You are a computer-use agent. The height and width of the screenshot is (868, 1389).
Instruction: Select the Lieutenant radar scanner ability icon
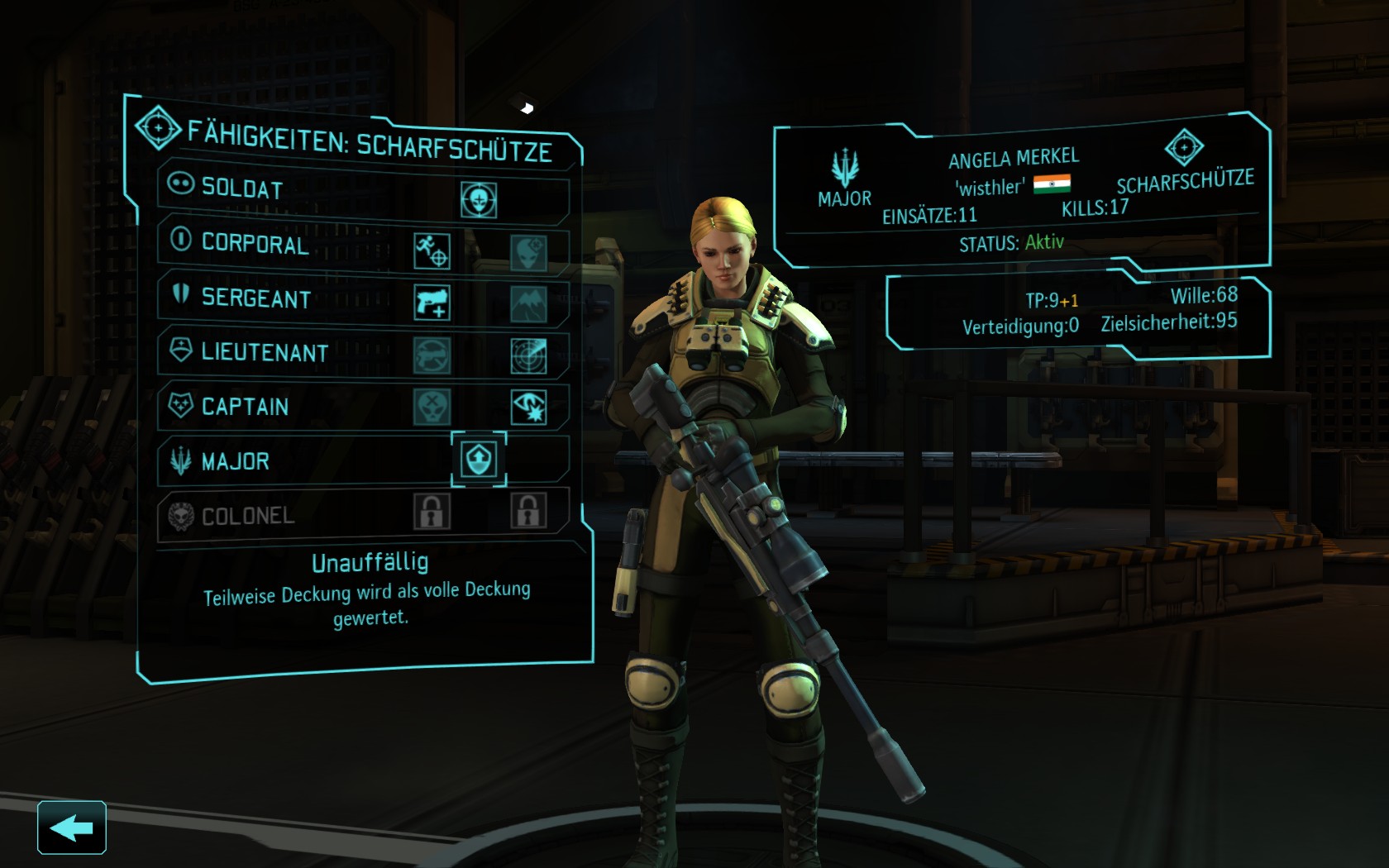pyautogui.click(x=528, y=355)
